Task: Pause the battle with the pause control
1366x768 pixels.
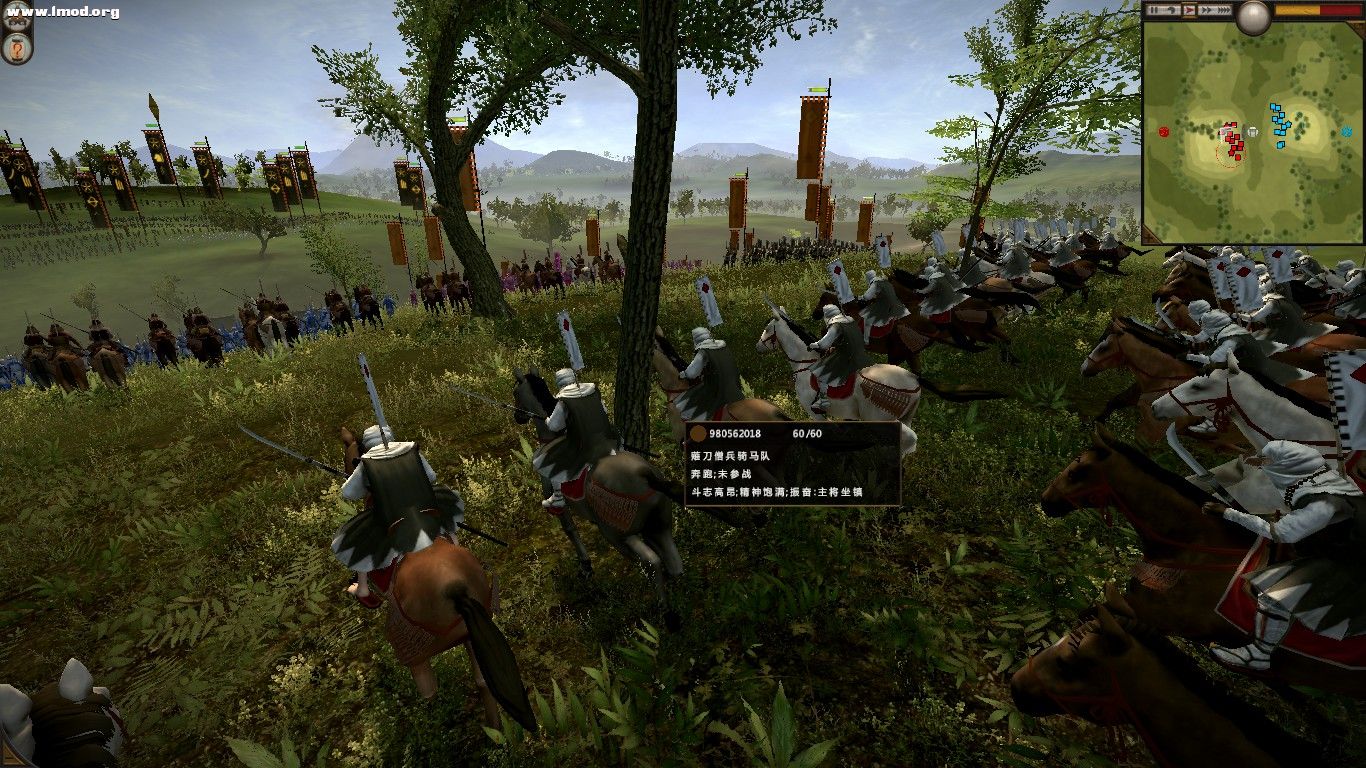Action: [x=1153, y=11]
